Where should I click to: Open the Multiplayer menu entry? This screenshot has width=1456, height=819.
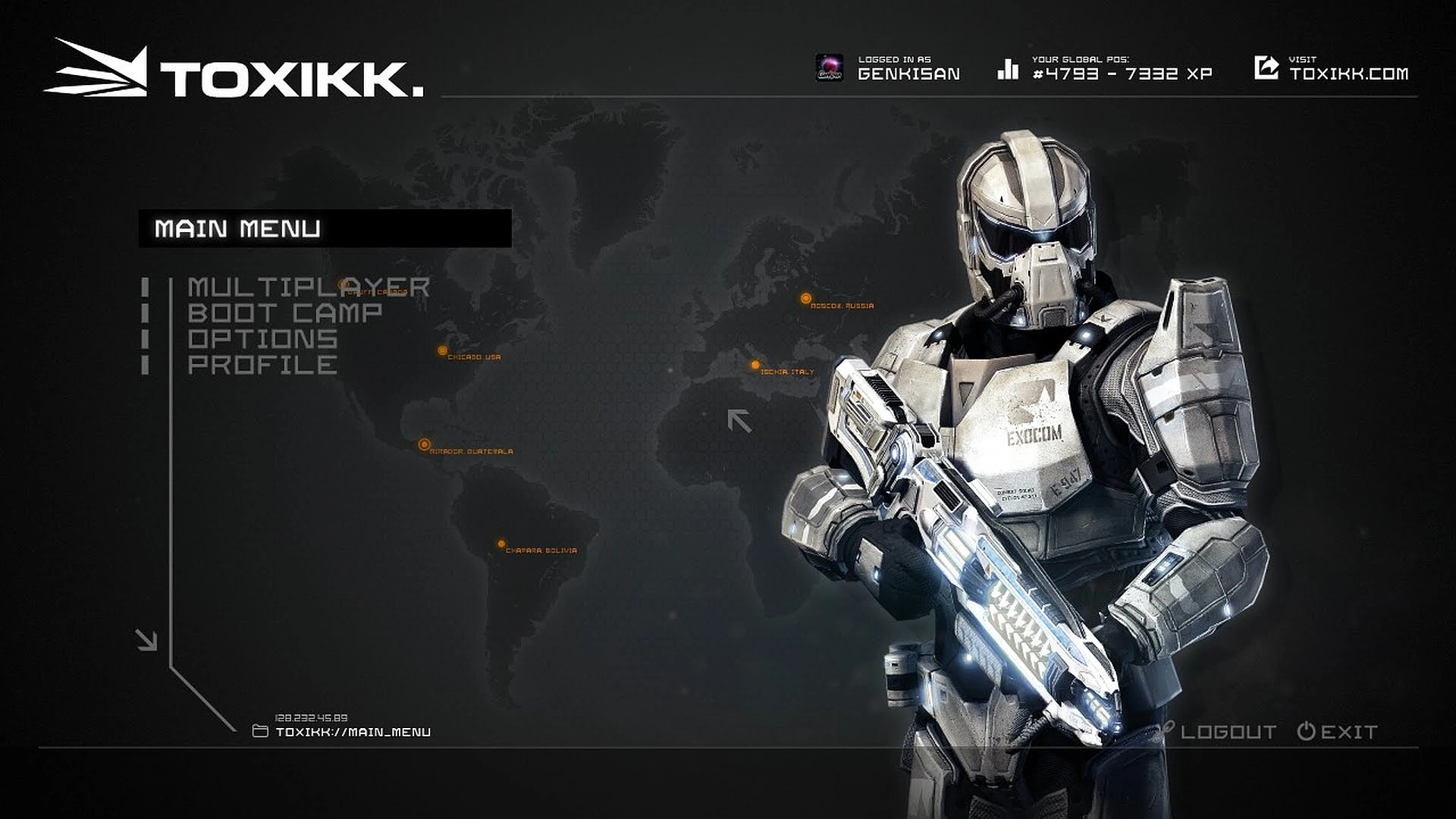[x=308, y=287]
